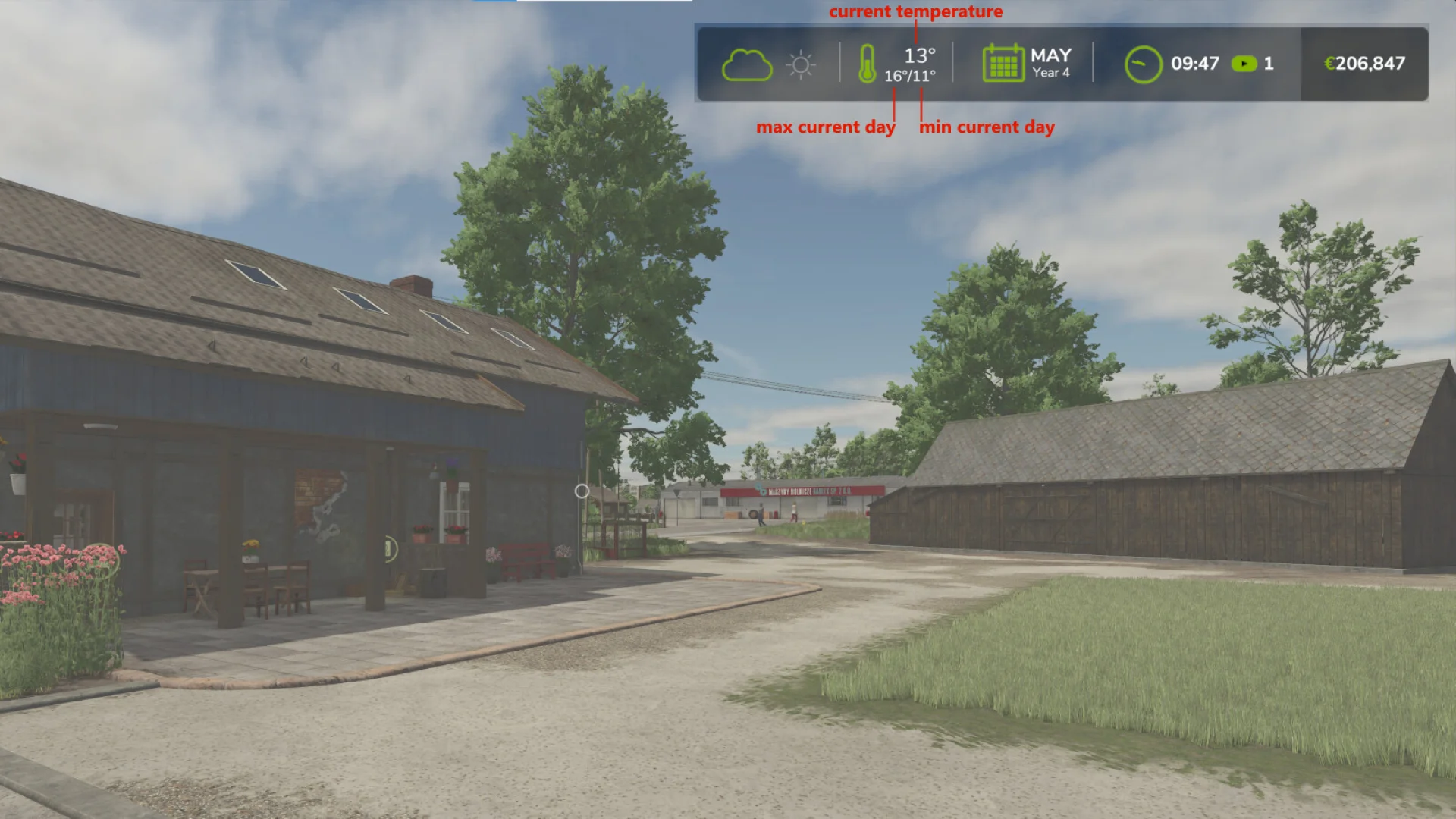Click the clock face icon

(1142, 64)
